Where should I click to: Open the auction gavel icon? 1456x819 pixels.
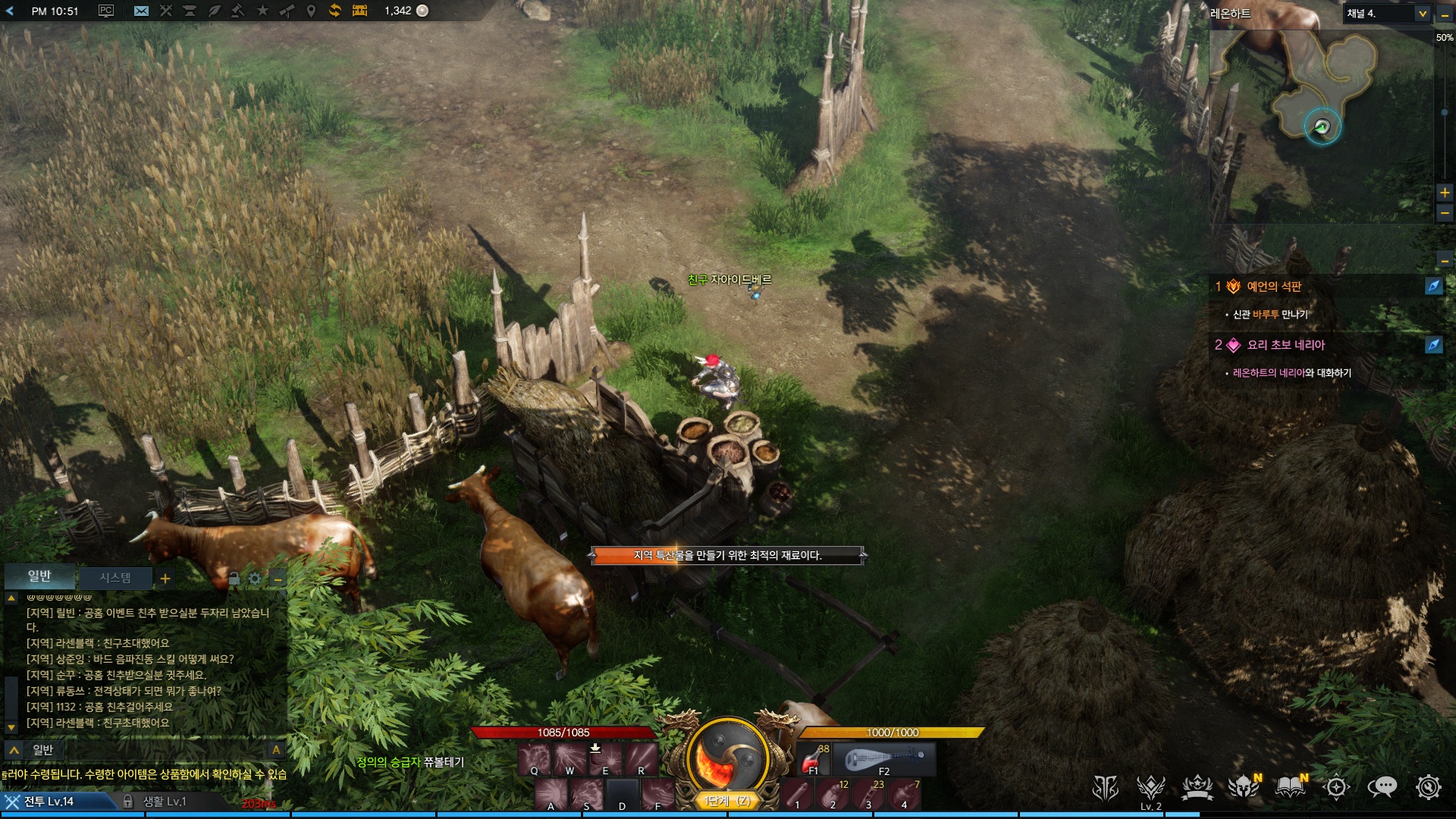coord(237,11)
